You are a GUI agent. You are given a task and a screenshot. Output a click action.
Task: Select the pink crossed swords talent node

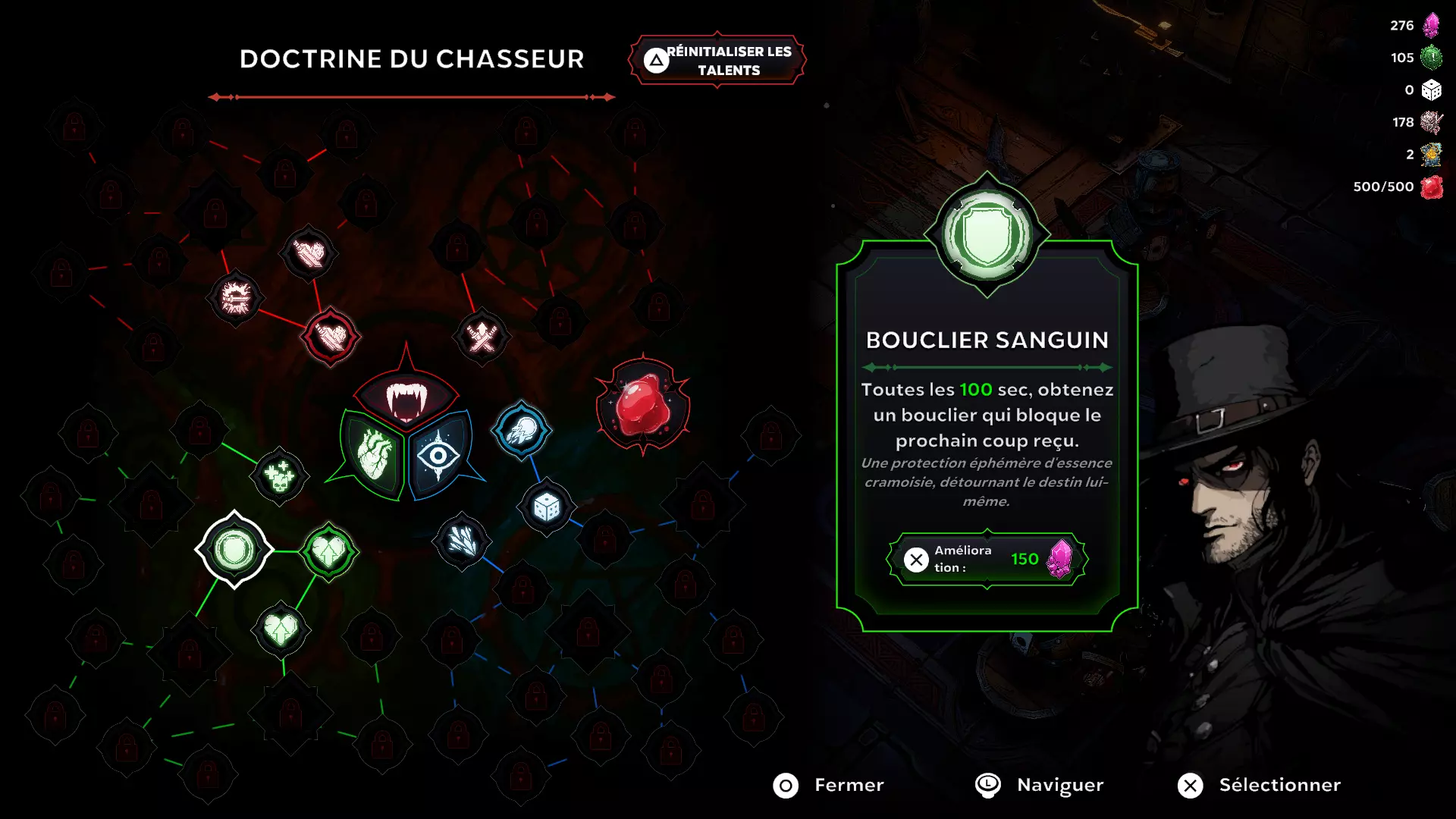pos(480,334)
